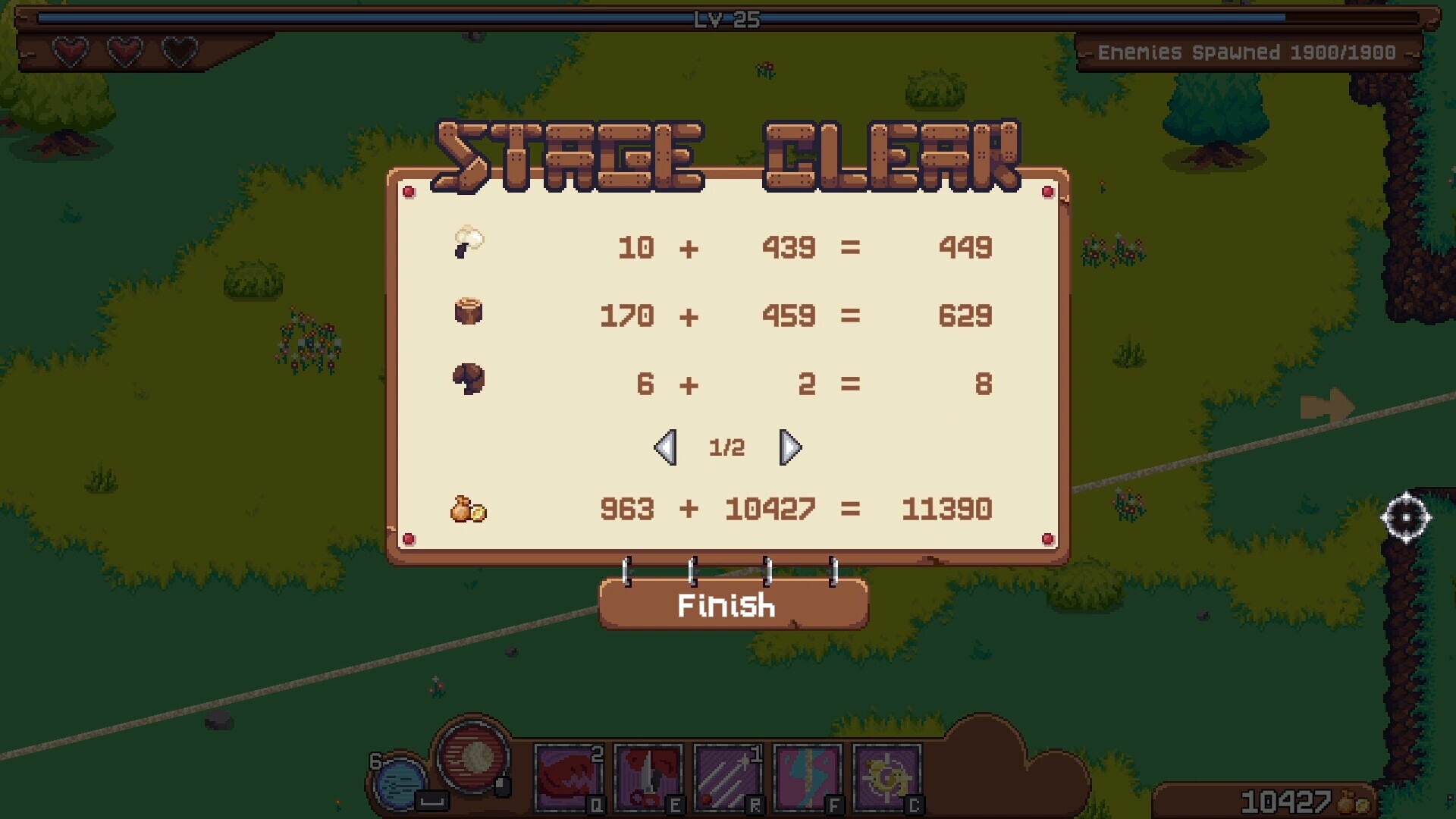1456x819 pixels.
Task: Click the coin pouch reward icon
Action: point(468,510)
